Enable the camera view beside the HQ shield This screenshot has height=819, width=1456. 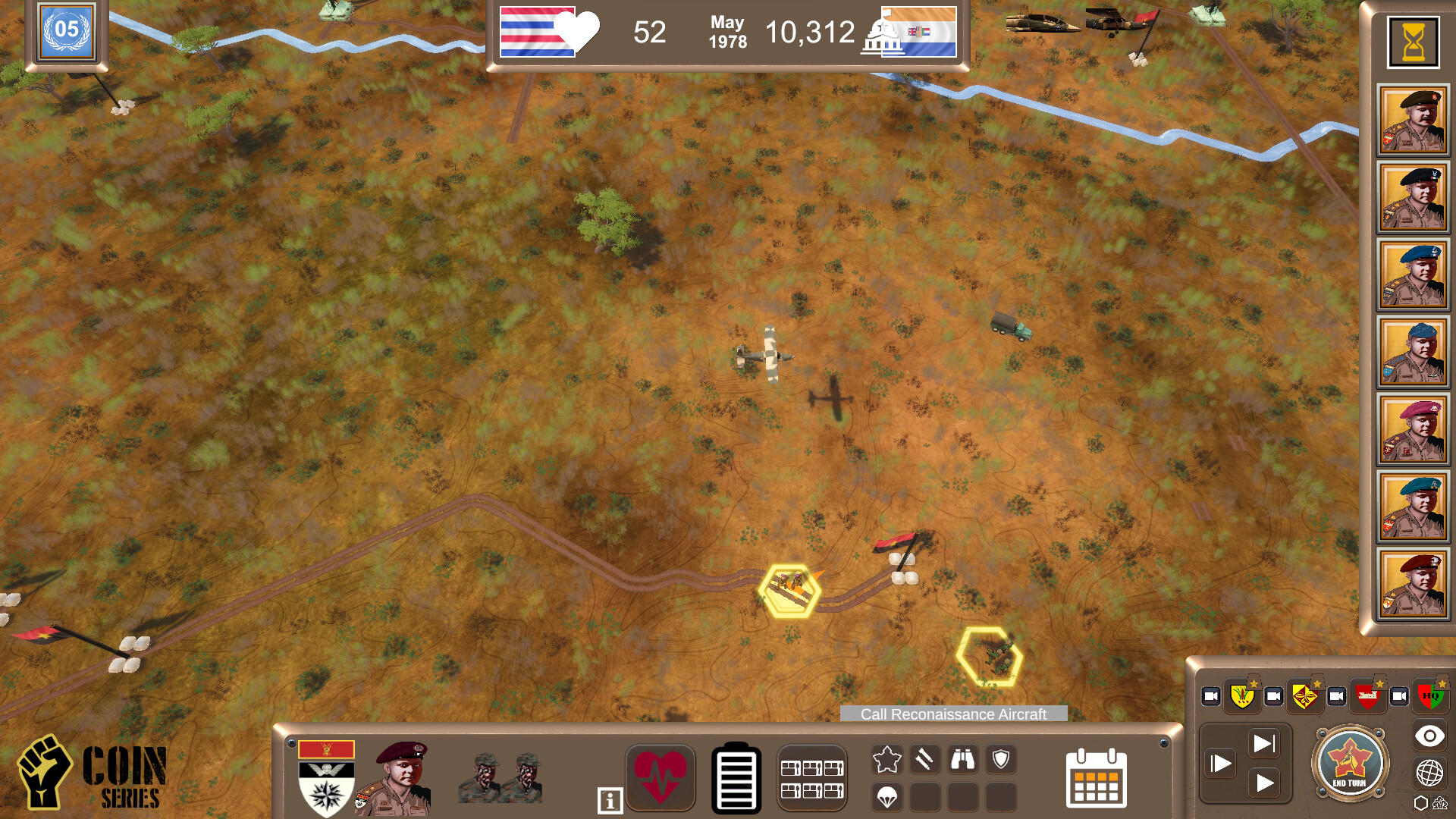pos(1398,697)
